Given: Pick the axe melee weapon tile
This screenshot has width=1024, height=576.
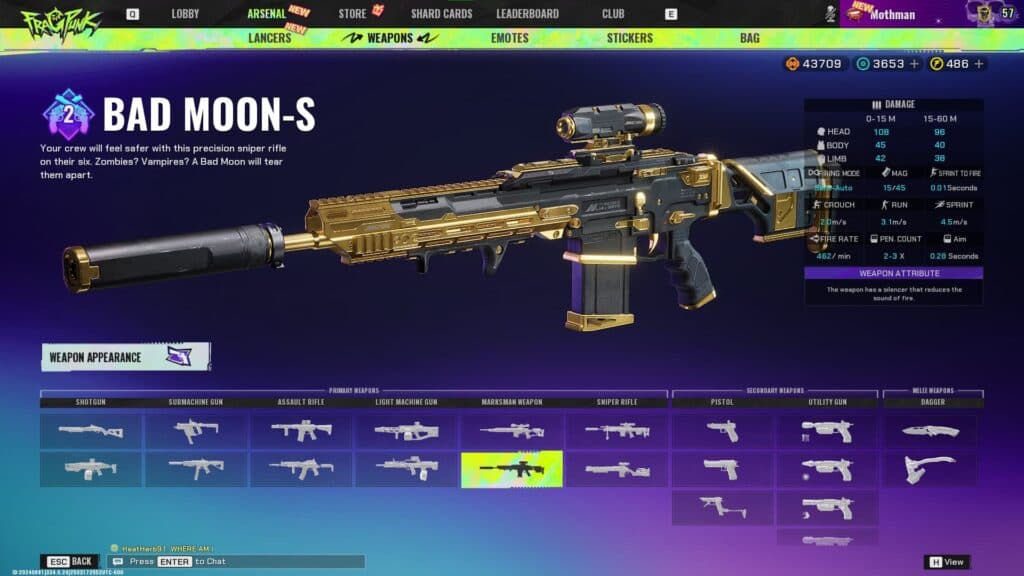Looking at the screenshot, I should click(930, 468).
